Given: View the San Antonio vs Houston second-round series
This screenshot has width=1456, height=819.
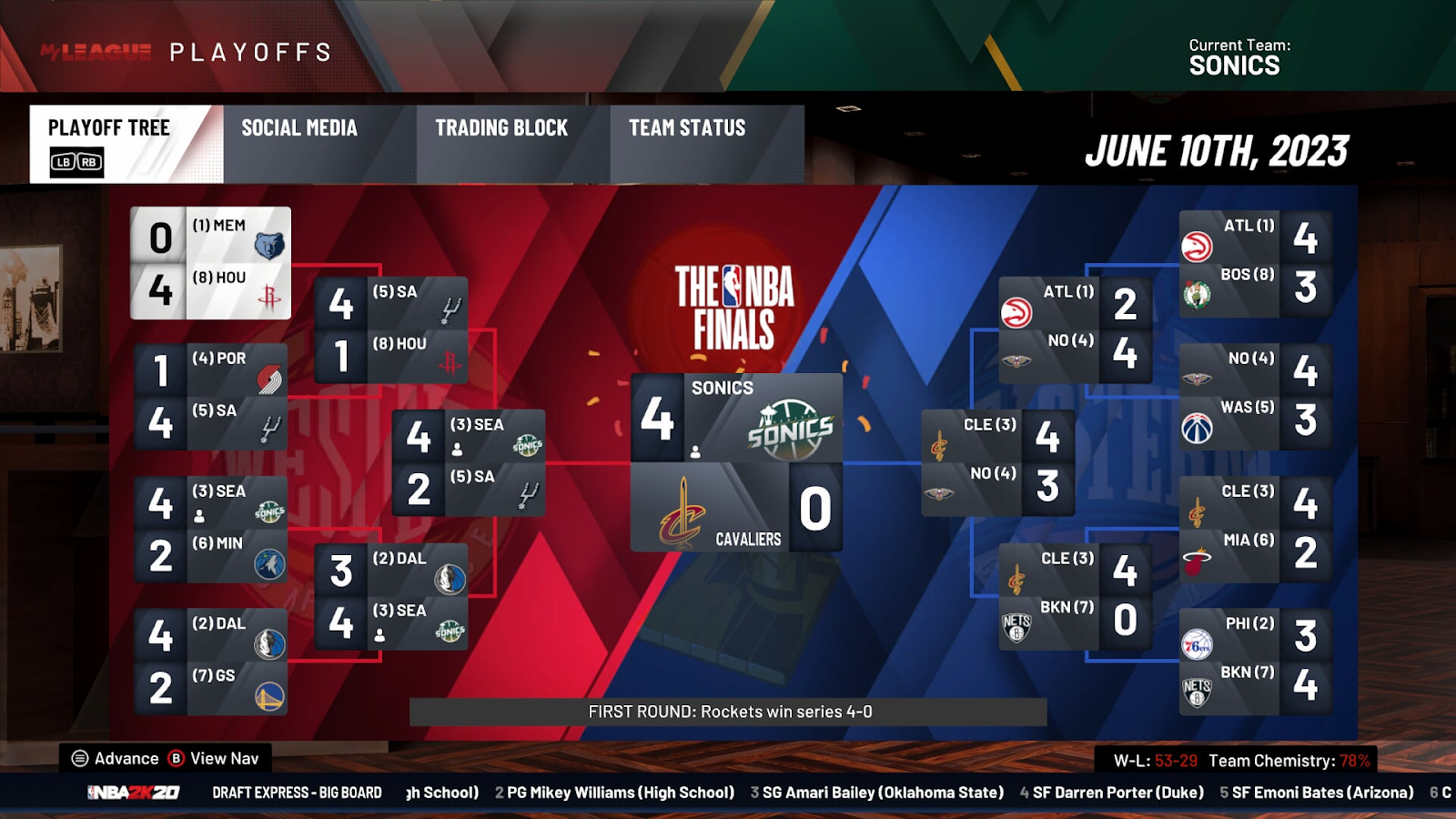Looking at the screenshot, I should coord(391,329).
